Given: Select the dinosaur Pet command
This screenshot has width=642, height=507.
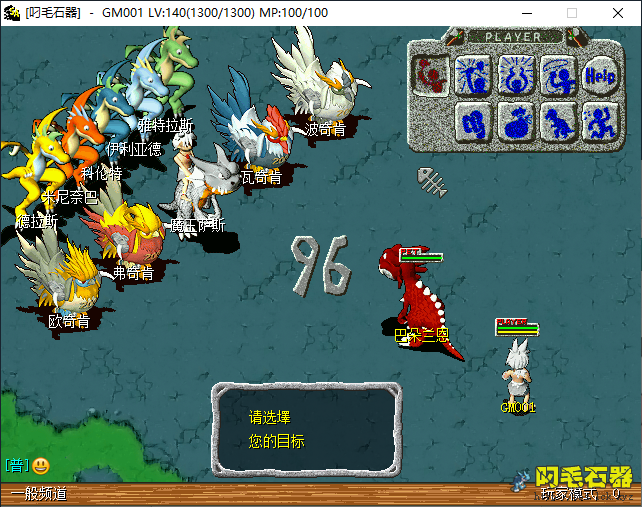Looking at the screenshot, I should pyautogui.click(x=557, y=120).
